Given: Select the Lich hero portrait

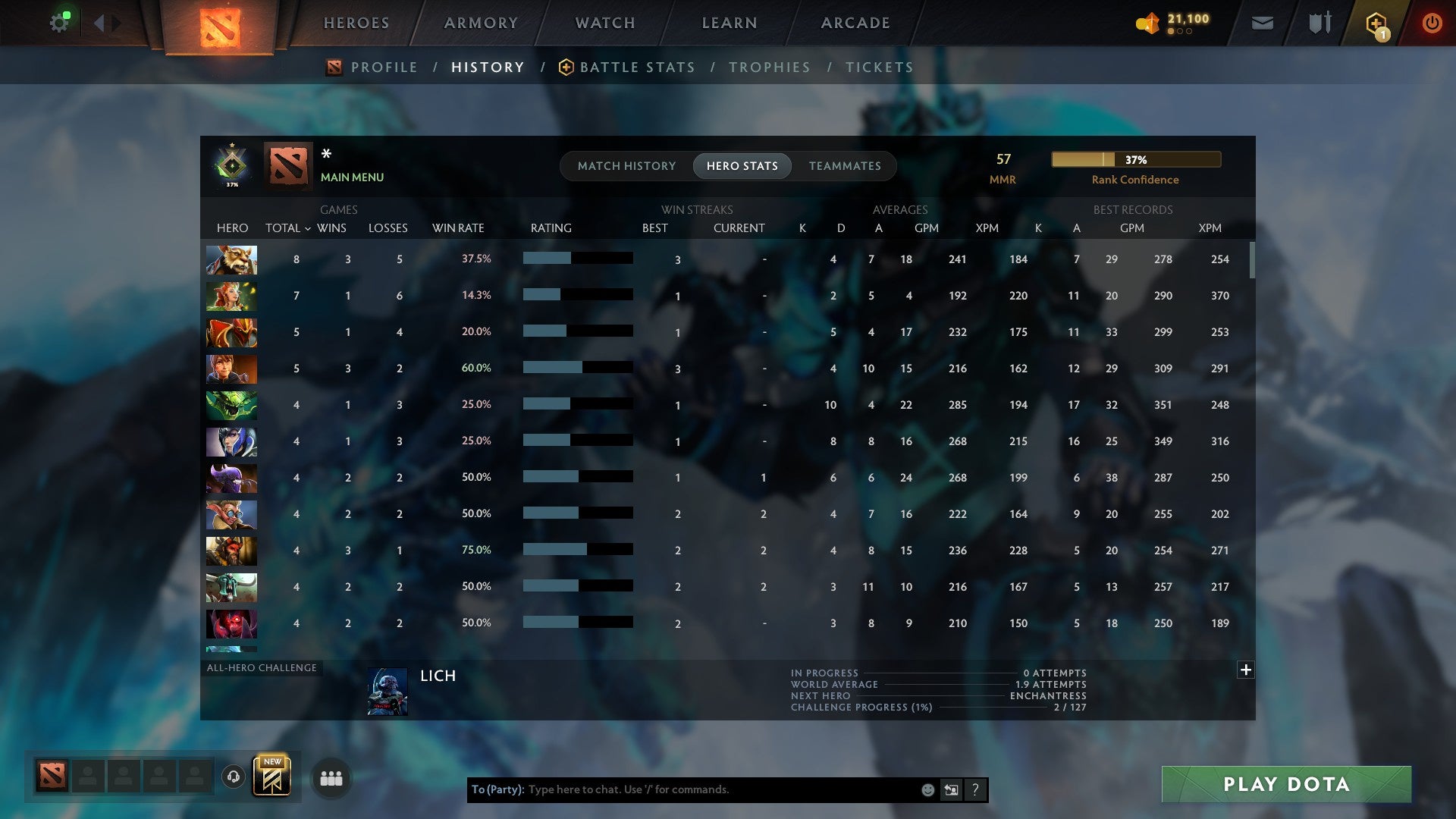Looking at the screenshot, I should tap(389, 693).
